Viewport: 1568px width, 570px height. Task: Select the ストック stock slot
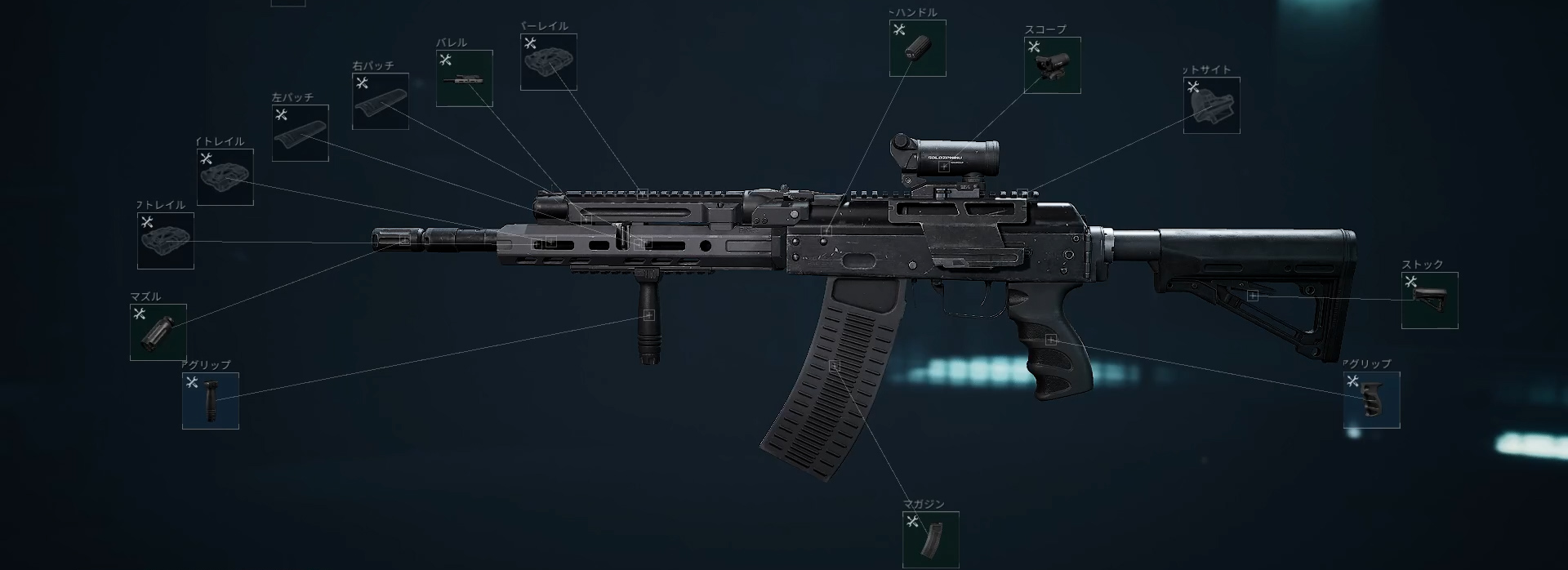pyautogui.click(x=1429, y=301)
